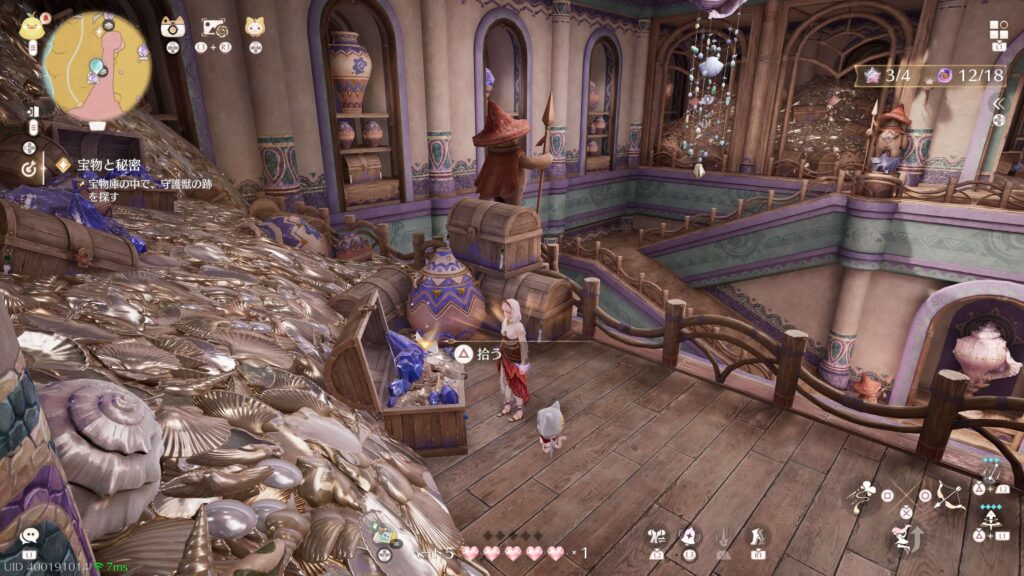Open the four-squares menu icon
Screen dimensions: 1024x576
point(999,30)
